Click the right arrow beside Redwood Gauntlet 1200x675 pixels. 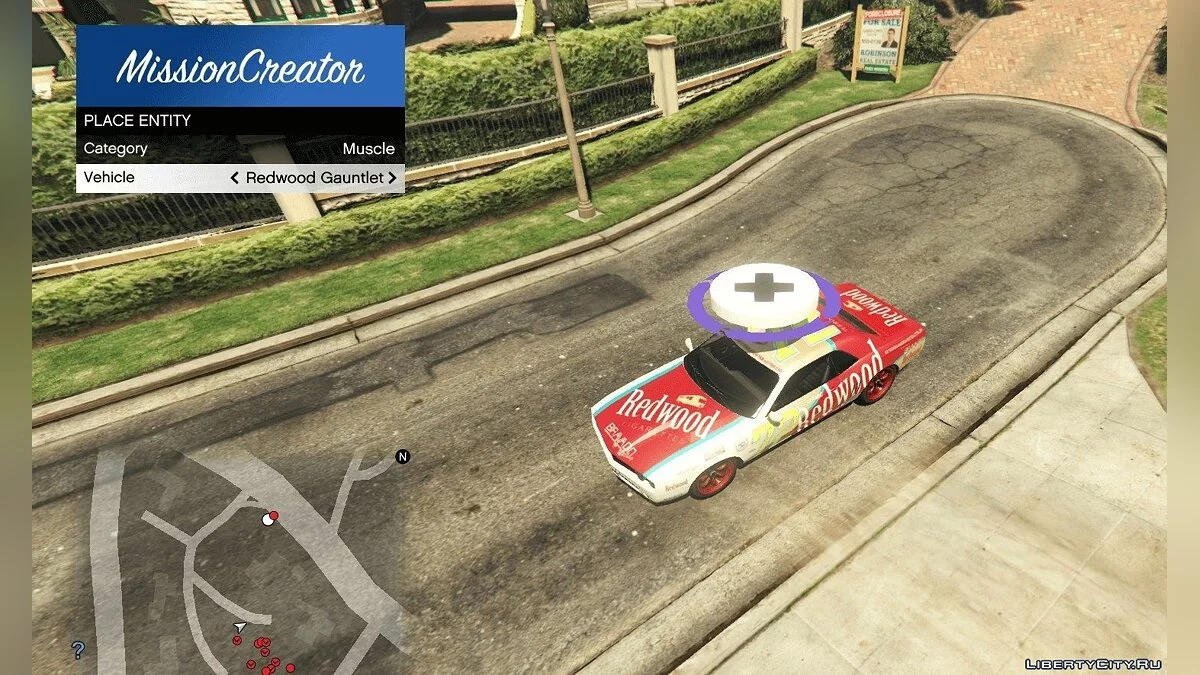tap(393, 178)
